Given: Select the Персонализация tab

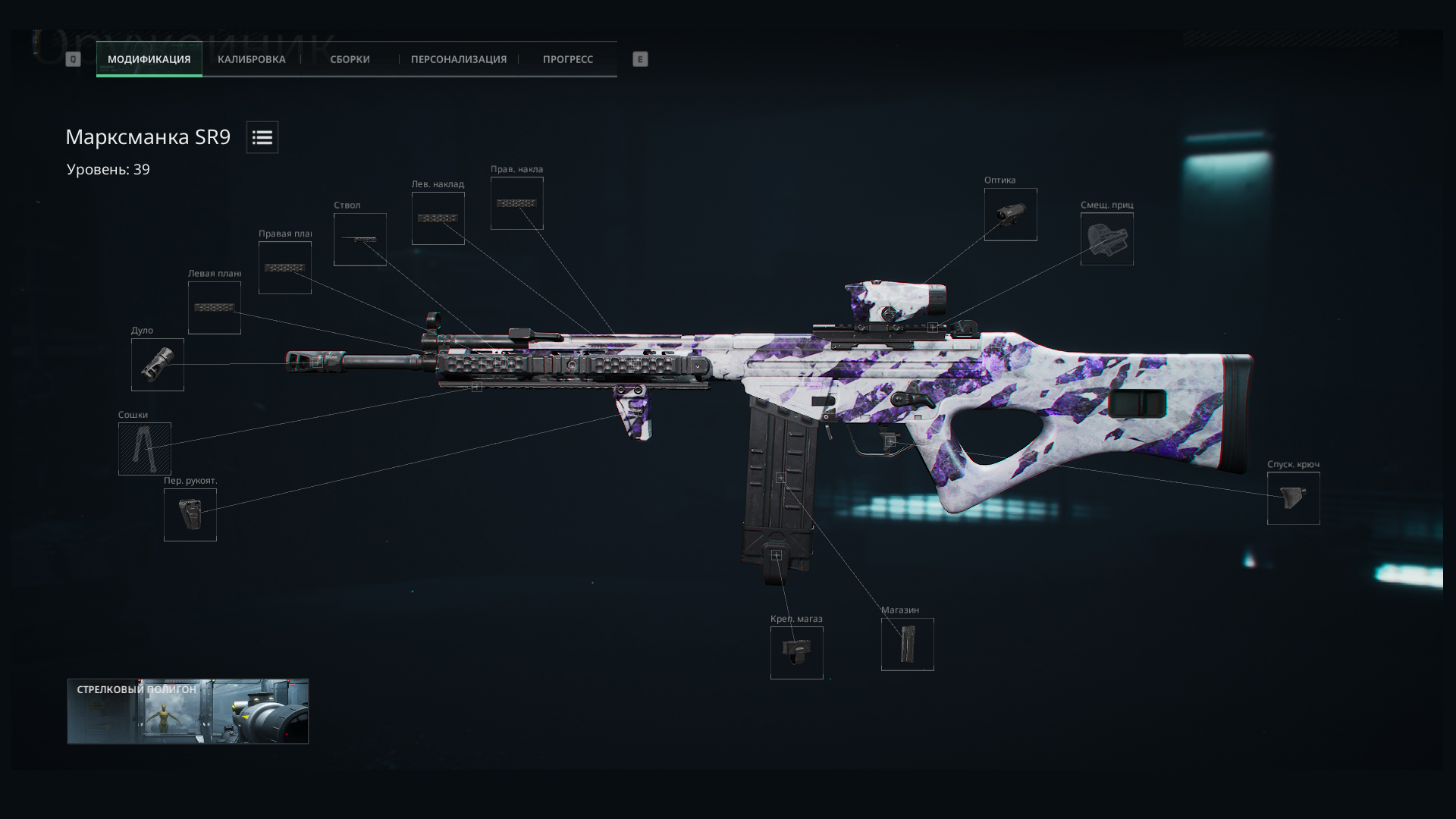Looking at the screenshot, I should coord(458,59).
